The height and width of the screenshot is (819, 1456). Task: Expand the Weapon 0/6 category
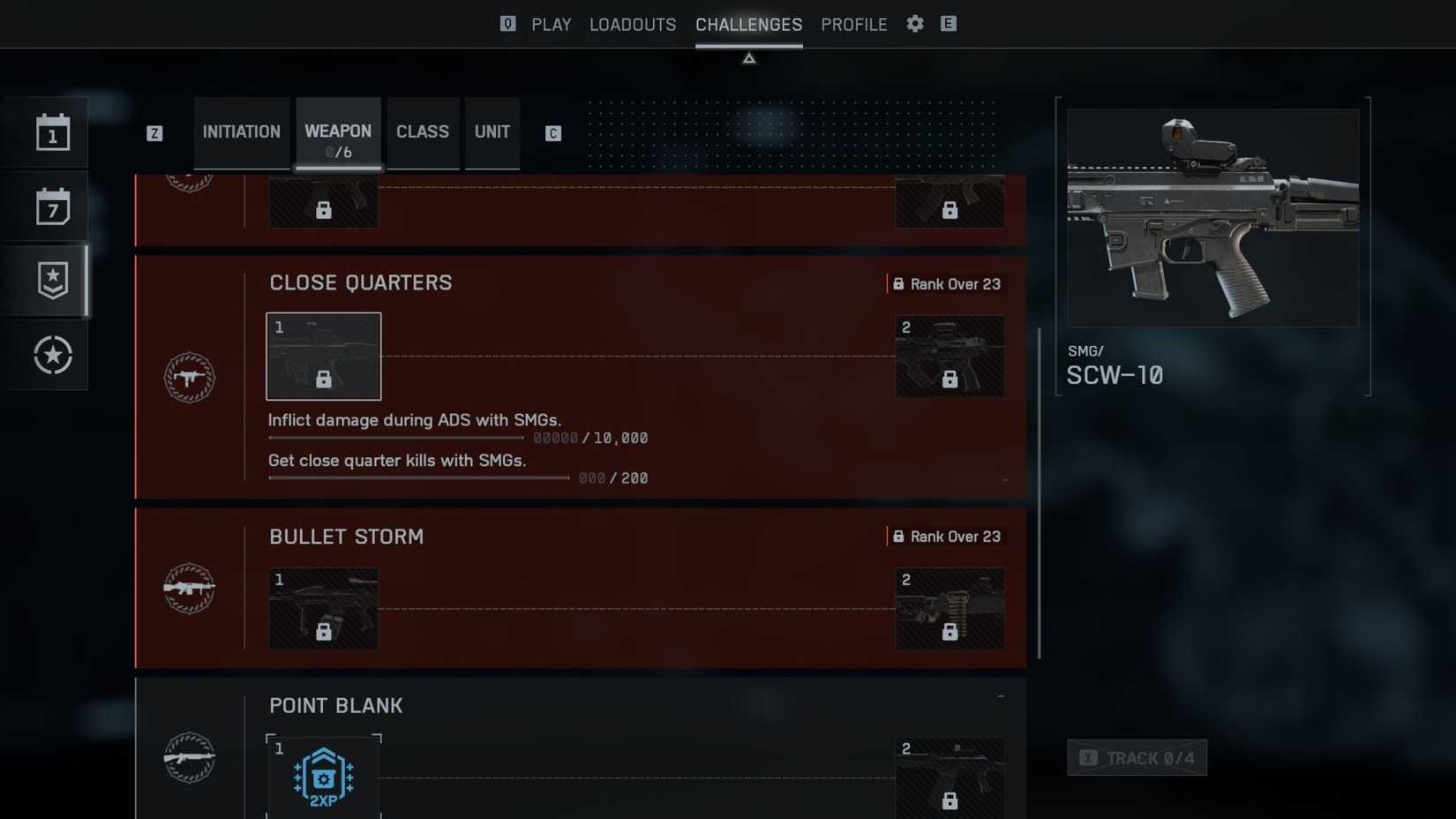coord(338,132)
